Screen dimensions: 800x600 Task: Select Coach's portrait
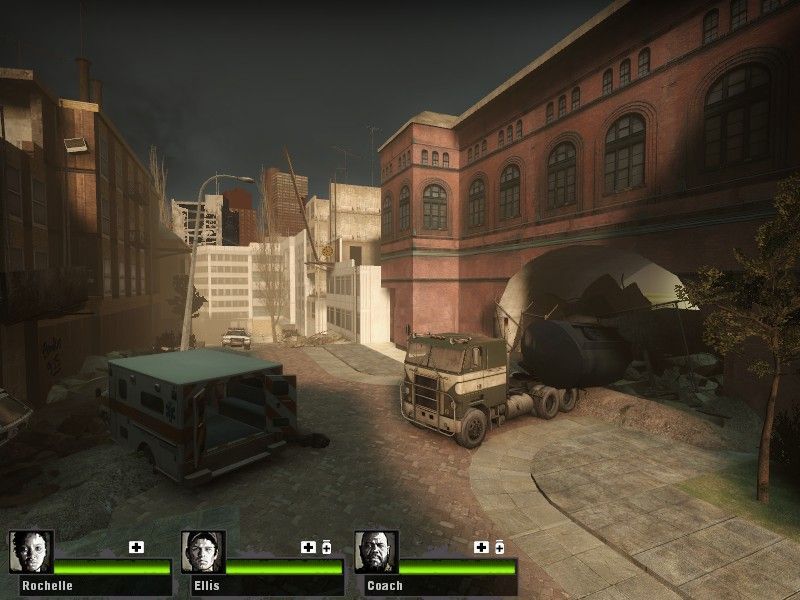pyautogui.click(x=376, y=552)
